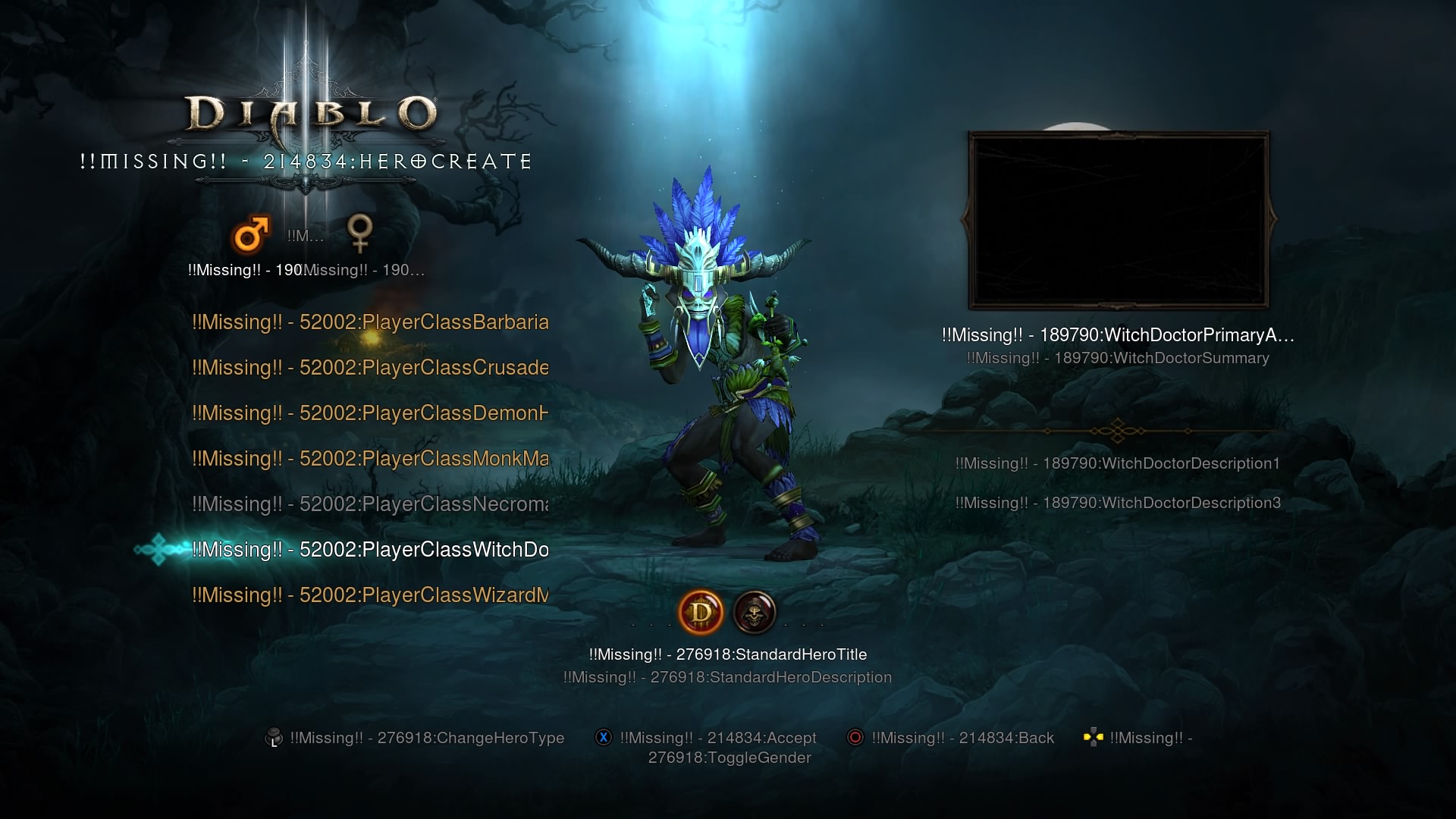The height and width of the screenshot is (819, 1456).
Task: Choose the PlayerClassDemonHunter entry
Action: point(370,413)
